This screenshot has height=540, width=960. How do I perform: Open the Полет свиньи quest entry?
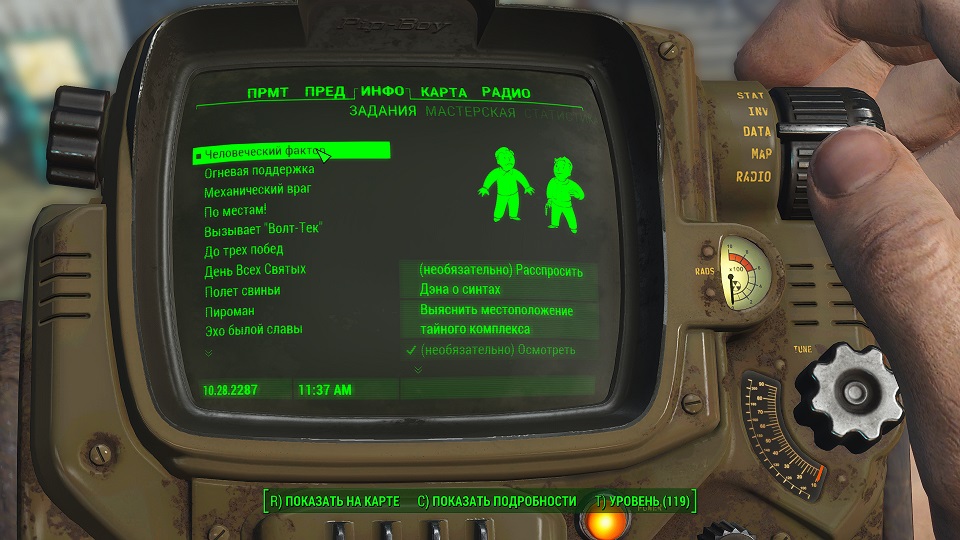242,291
